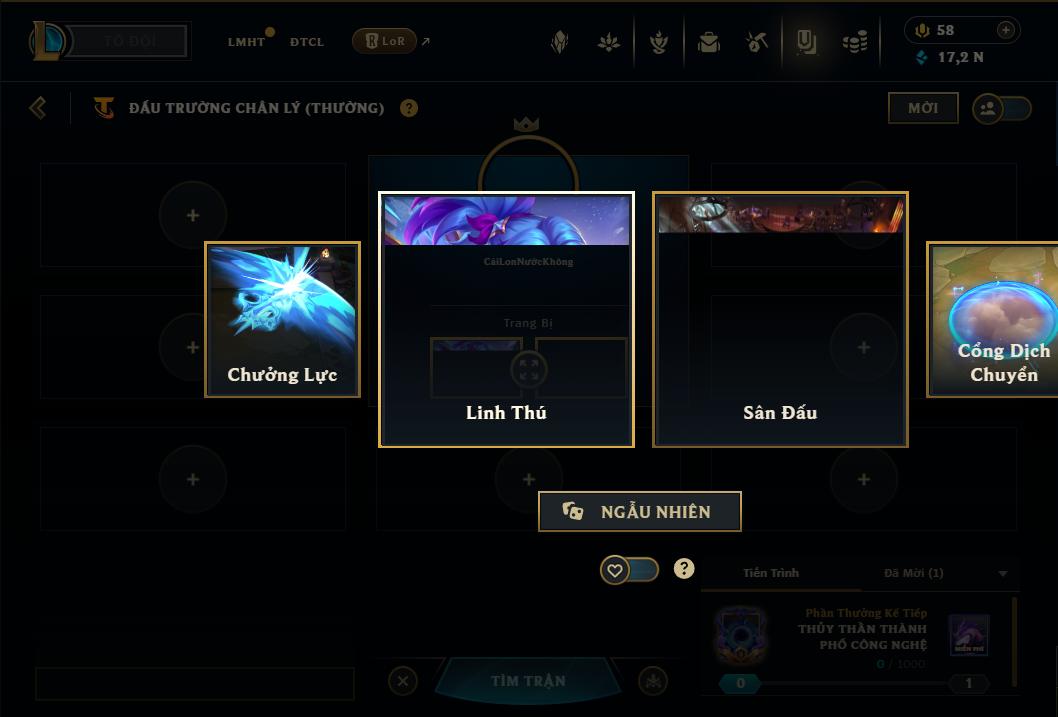Switch to the Tiến Trình tab
The width and height of the screenshot is (1058, 717).
point(771,573)
